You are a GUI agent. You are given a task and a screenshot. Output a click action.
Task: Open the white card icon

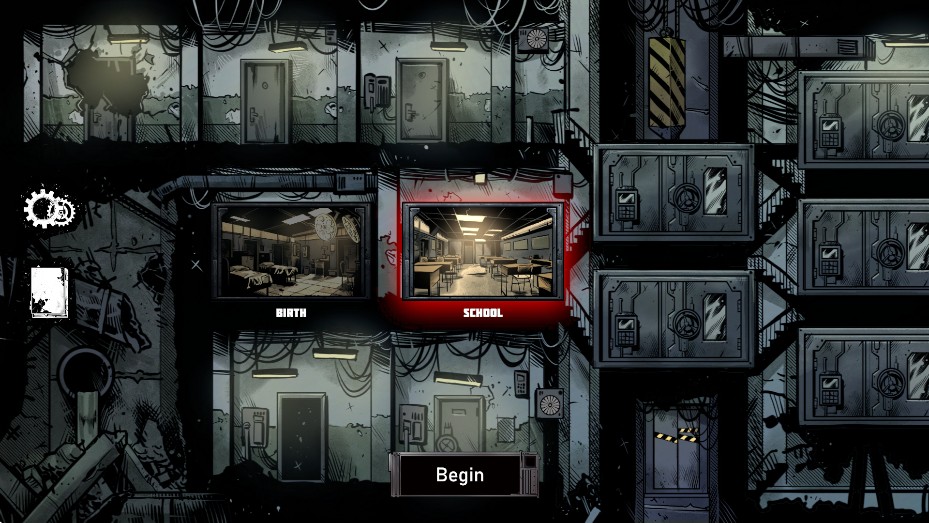pyautogui.click(x=49, y=291)
